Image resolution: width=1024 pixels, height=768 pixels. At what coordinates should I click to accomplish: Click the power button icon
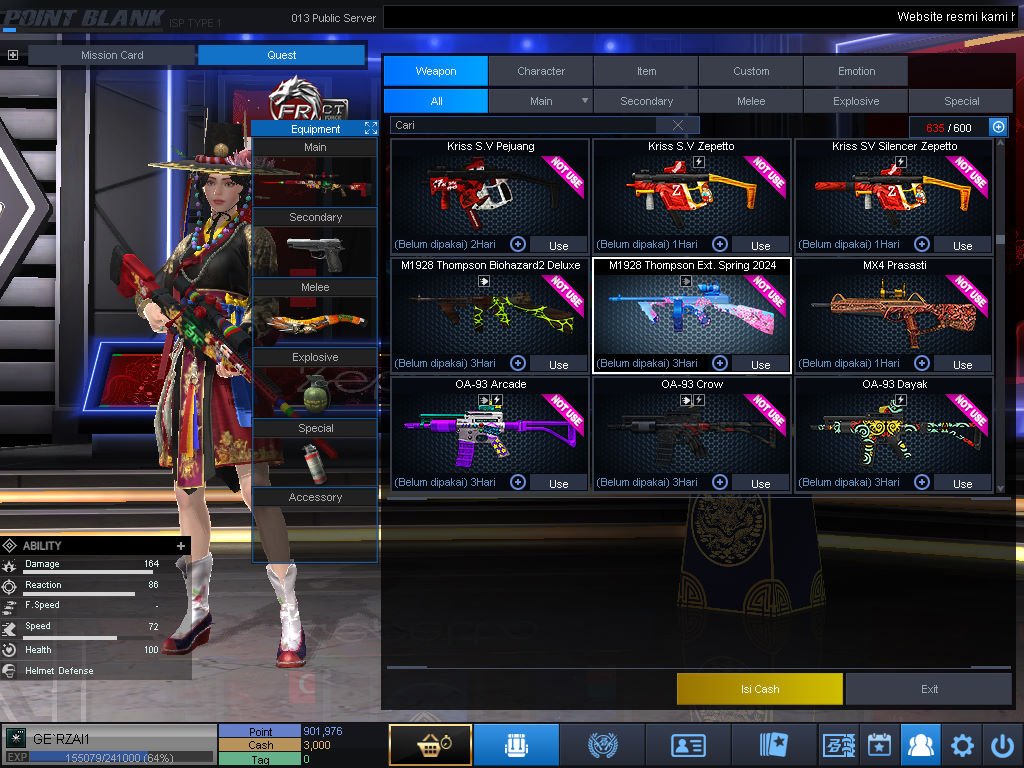(1002, 745)
